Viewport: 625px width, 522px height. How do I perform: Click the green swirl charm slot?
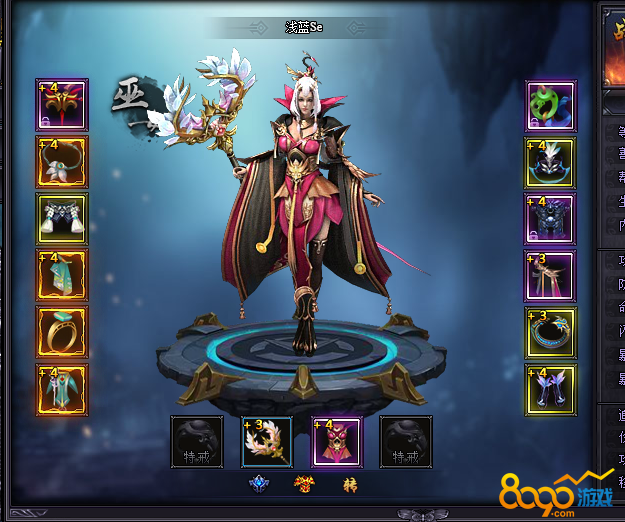(551, 106)
